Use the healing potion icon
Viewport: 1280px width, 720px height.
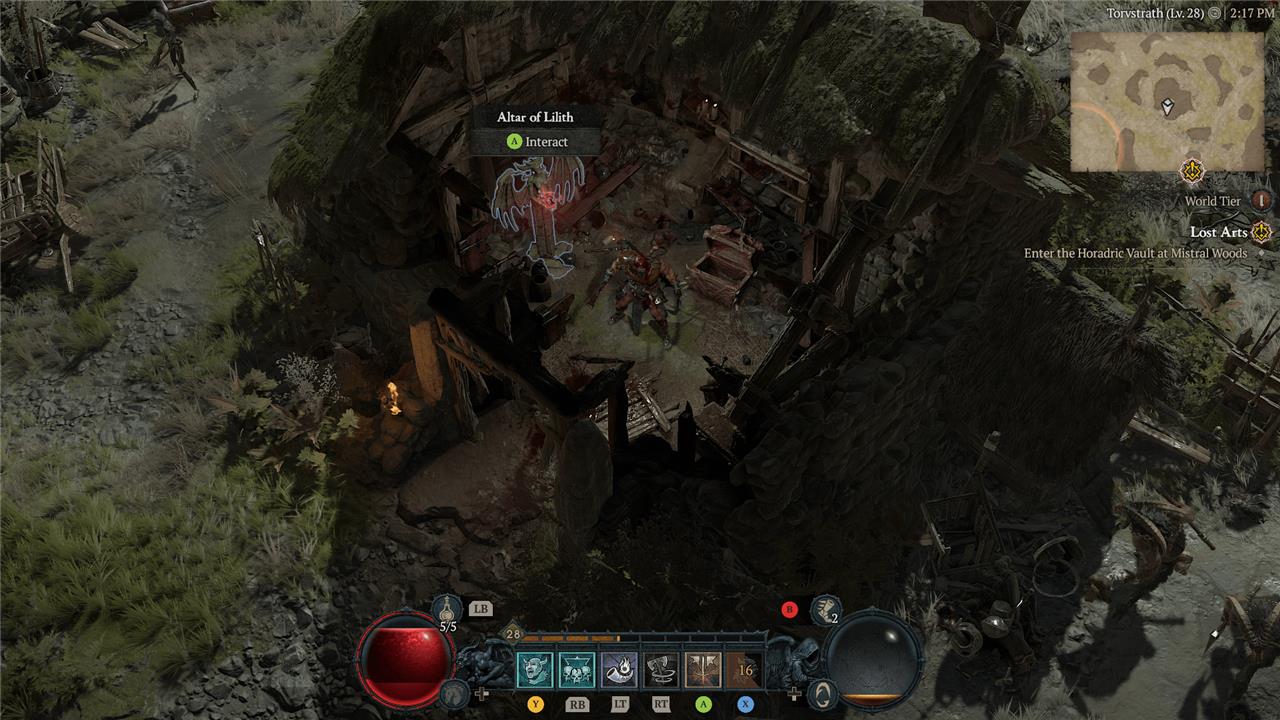(448, 610)
